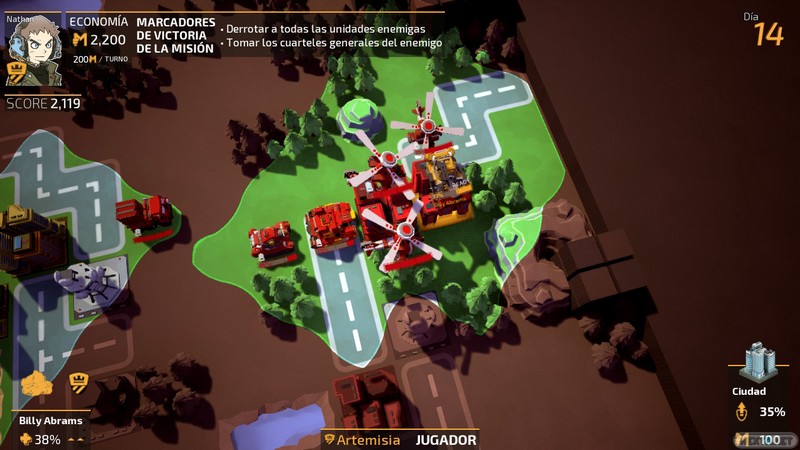Click the Ciudad terrain building icon

758,362
